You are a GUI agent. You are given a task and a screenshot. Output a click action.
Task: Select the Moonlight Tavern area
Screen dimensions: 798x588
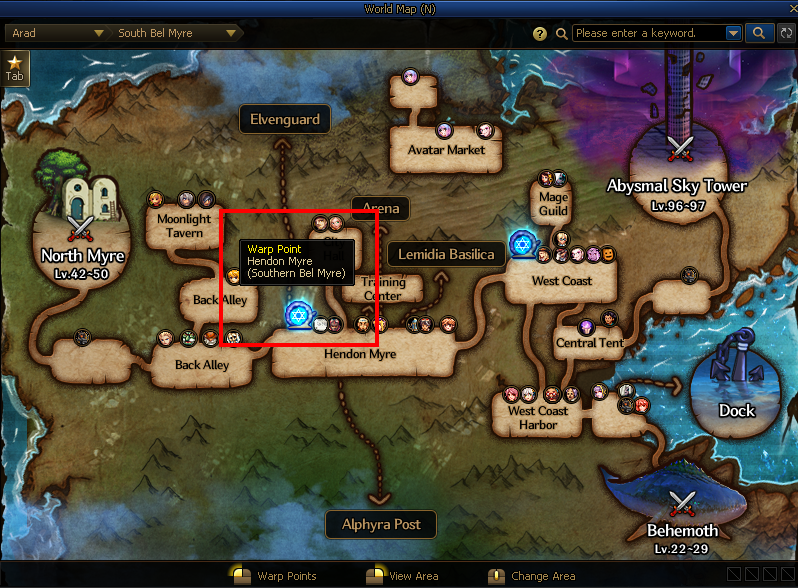(184, 225)
